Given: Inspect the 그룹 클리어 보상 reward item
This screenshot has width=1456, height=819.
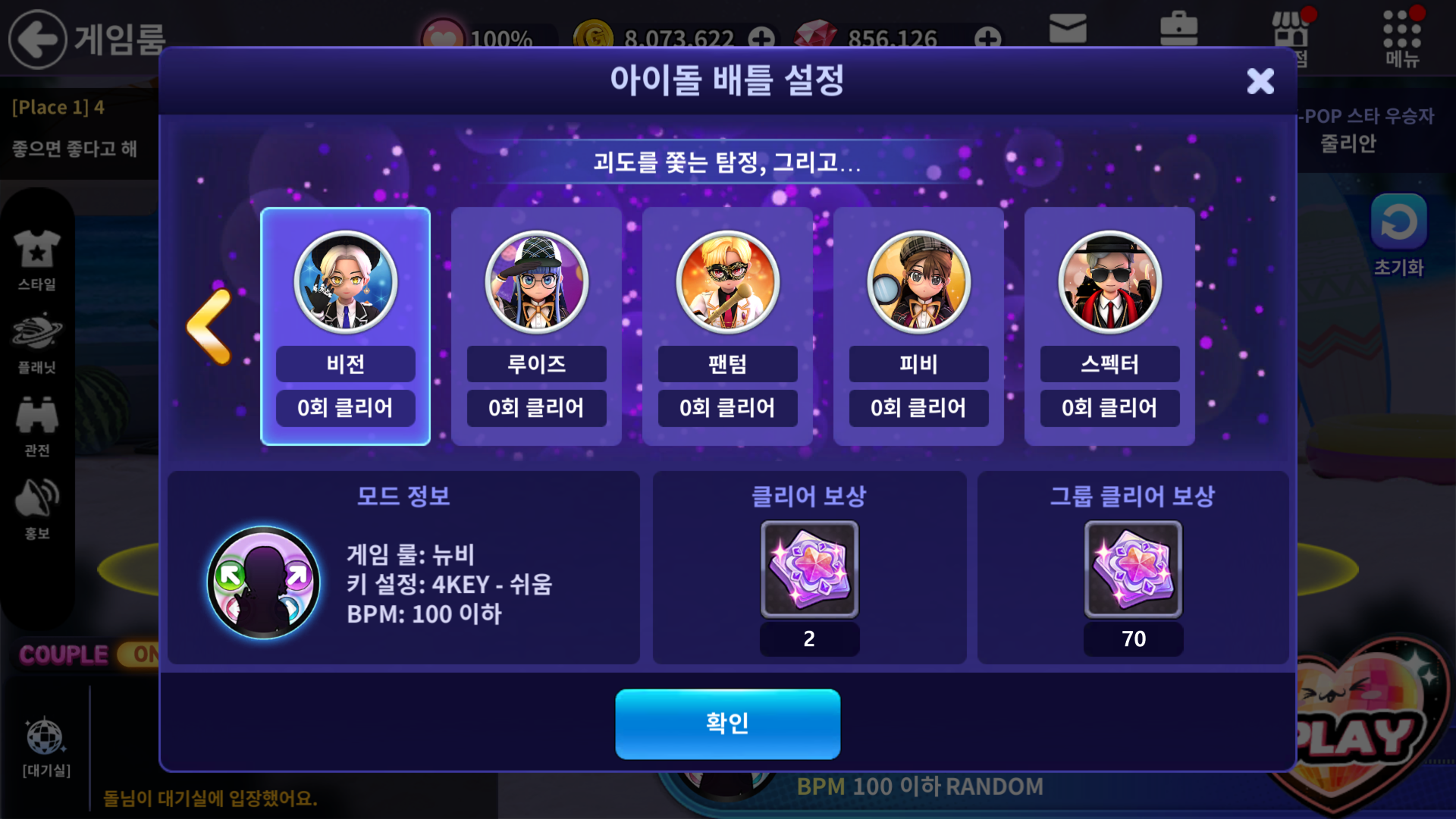Looking at the screenshot, I should pyautogui.click(x=1133, y=569).
